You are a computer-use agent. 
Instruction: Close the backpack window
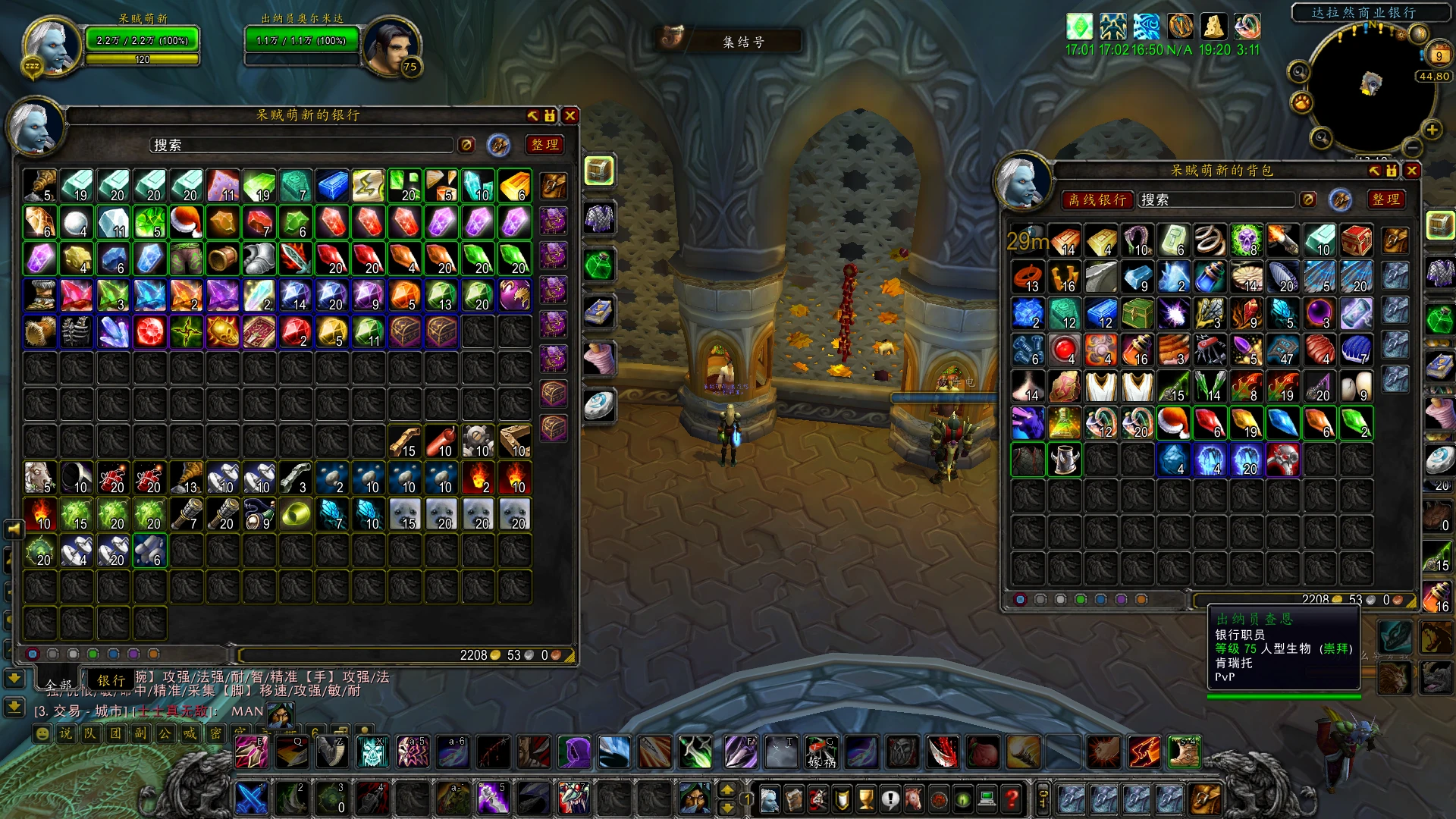point(1411,171)
